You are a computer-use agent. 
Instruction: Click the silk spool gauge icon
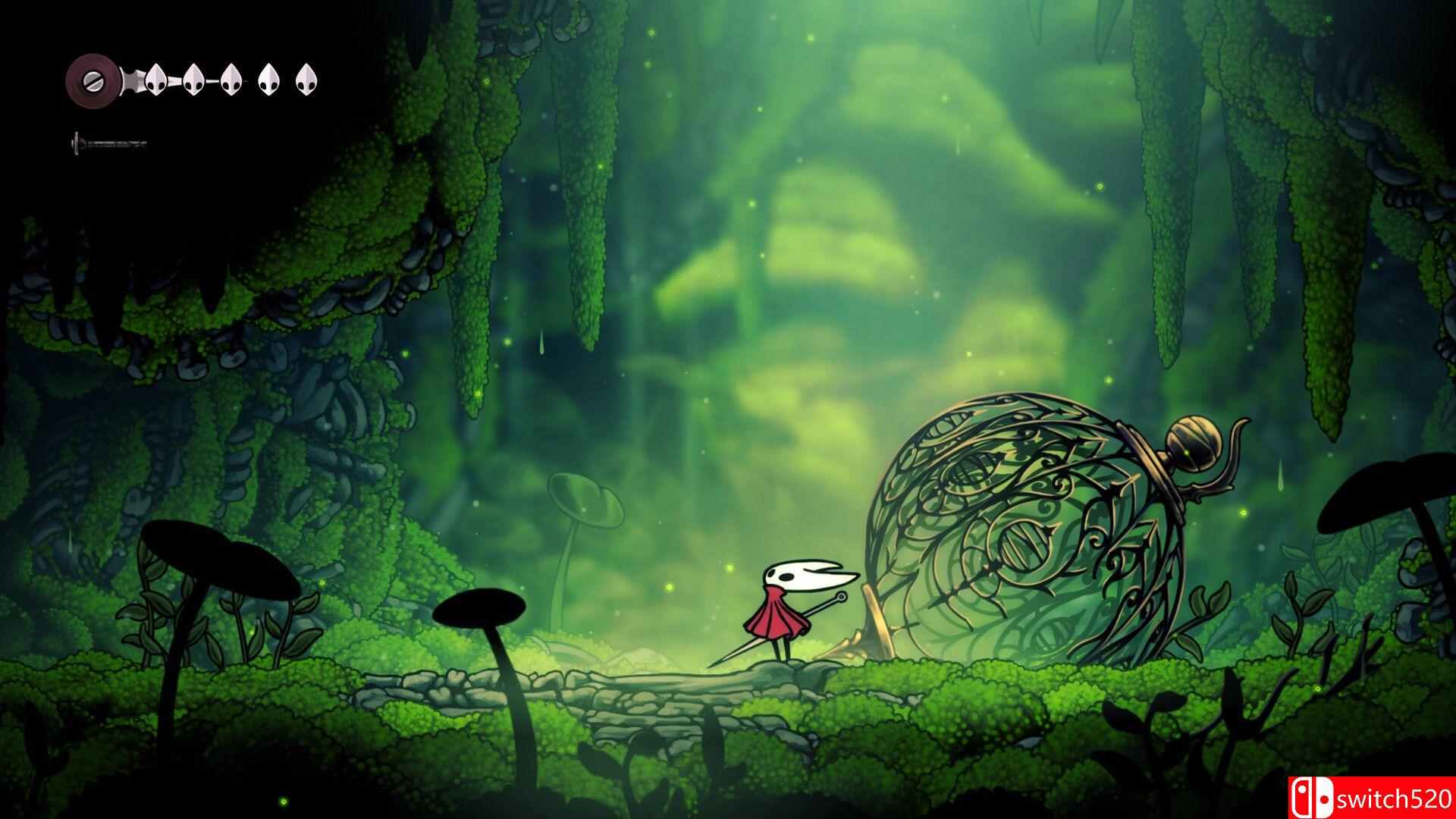pos(93,79)
